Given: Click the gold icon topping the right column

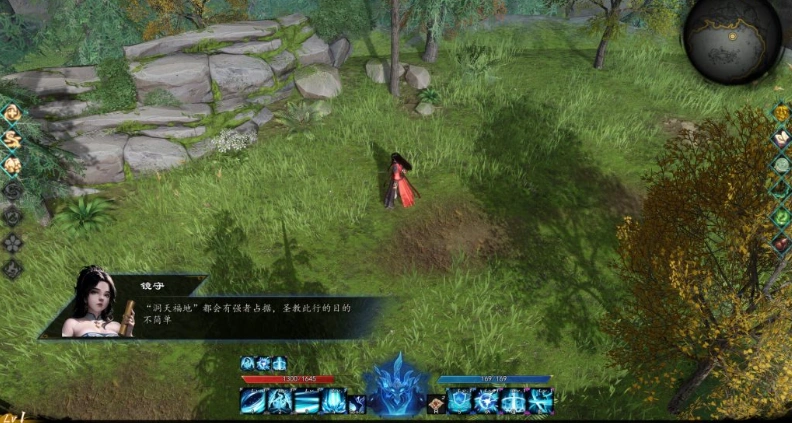Looking at the screenshot, I should (781, 112).
